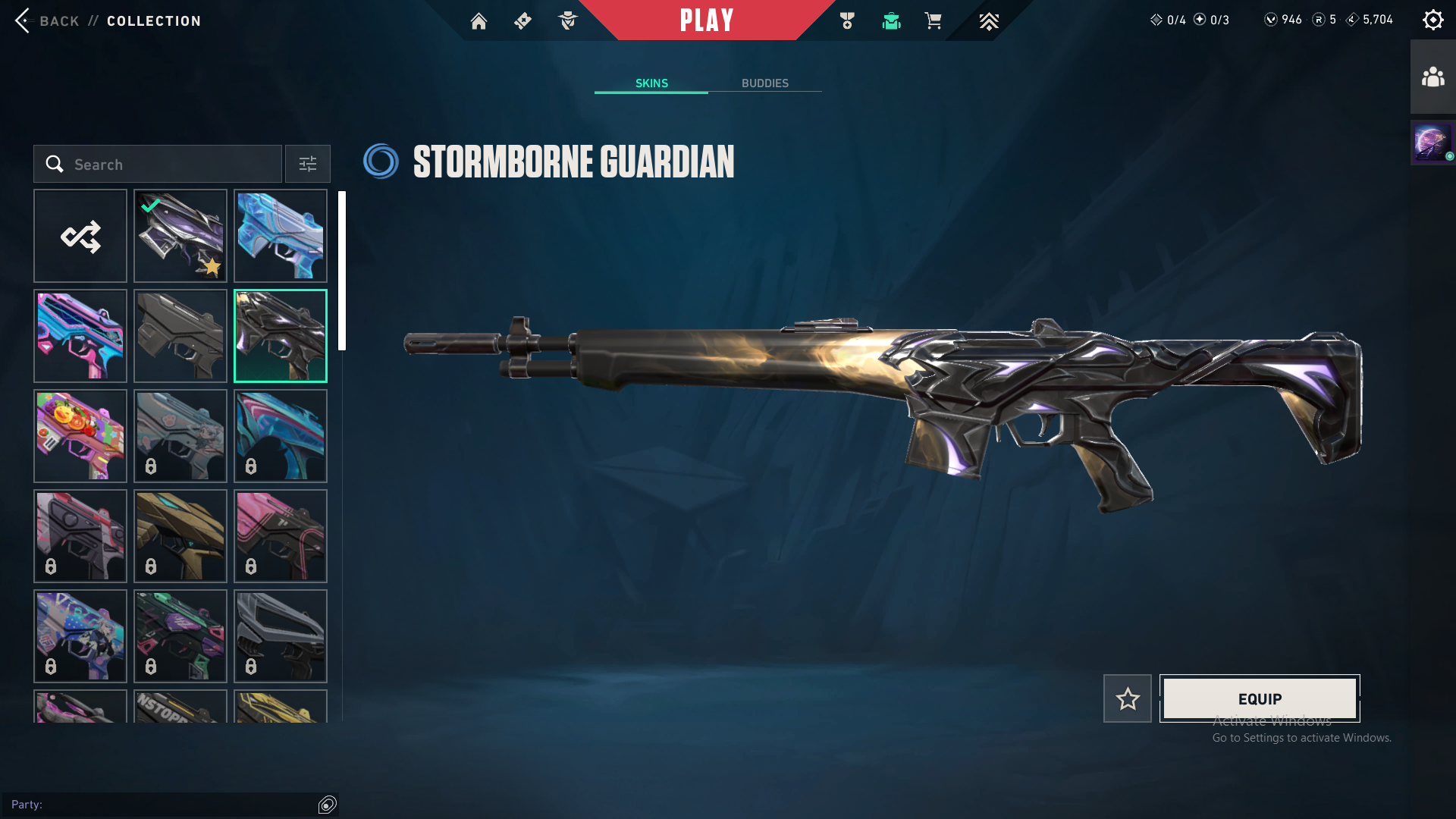Image resolution: width=1456 pixels, height=819 pixels.
Task: Pick the light blue skin thumbnail
Action: coord(281,237)
